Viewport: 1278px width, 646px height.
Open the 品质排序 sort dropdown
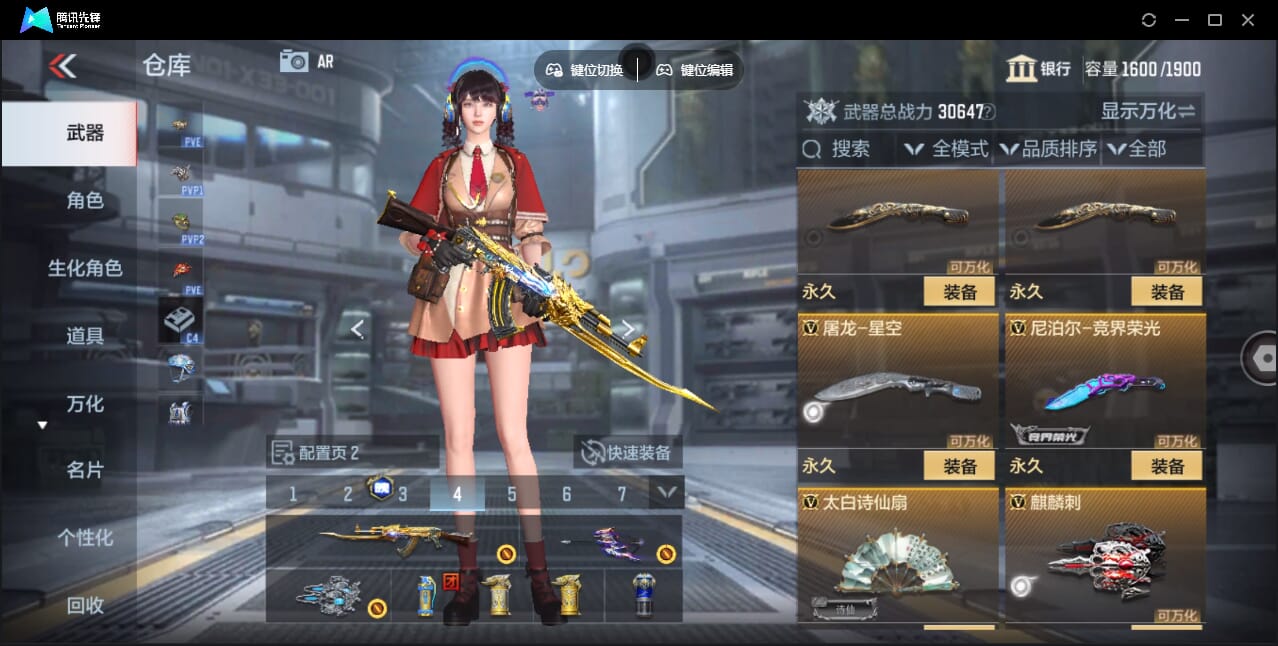(1048, 149)
